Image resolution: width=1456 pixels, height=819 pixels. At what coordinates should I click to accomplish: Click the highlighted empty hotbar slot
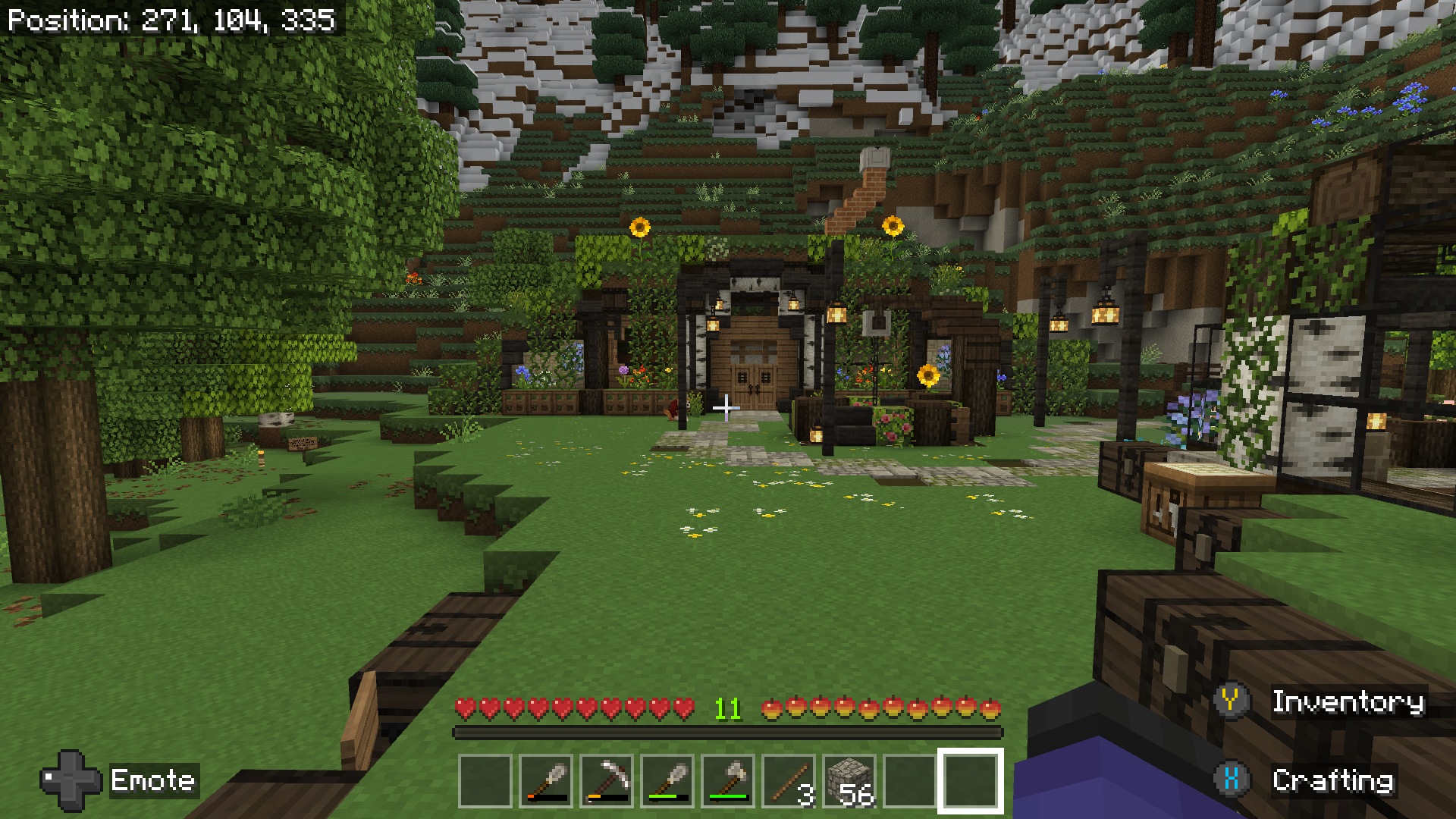[x=971, y=780]
